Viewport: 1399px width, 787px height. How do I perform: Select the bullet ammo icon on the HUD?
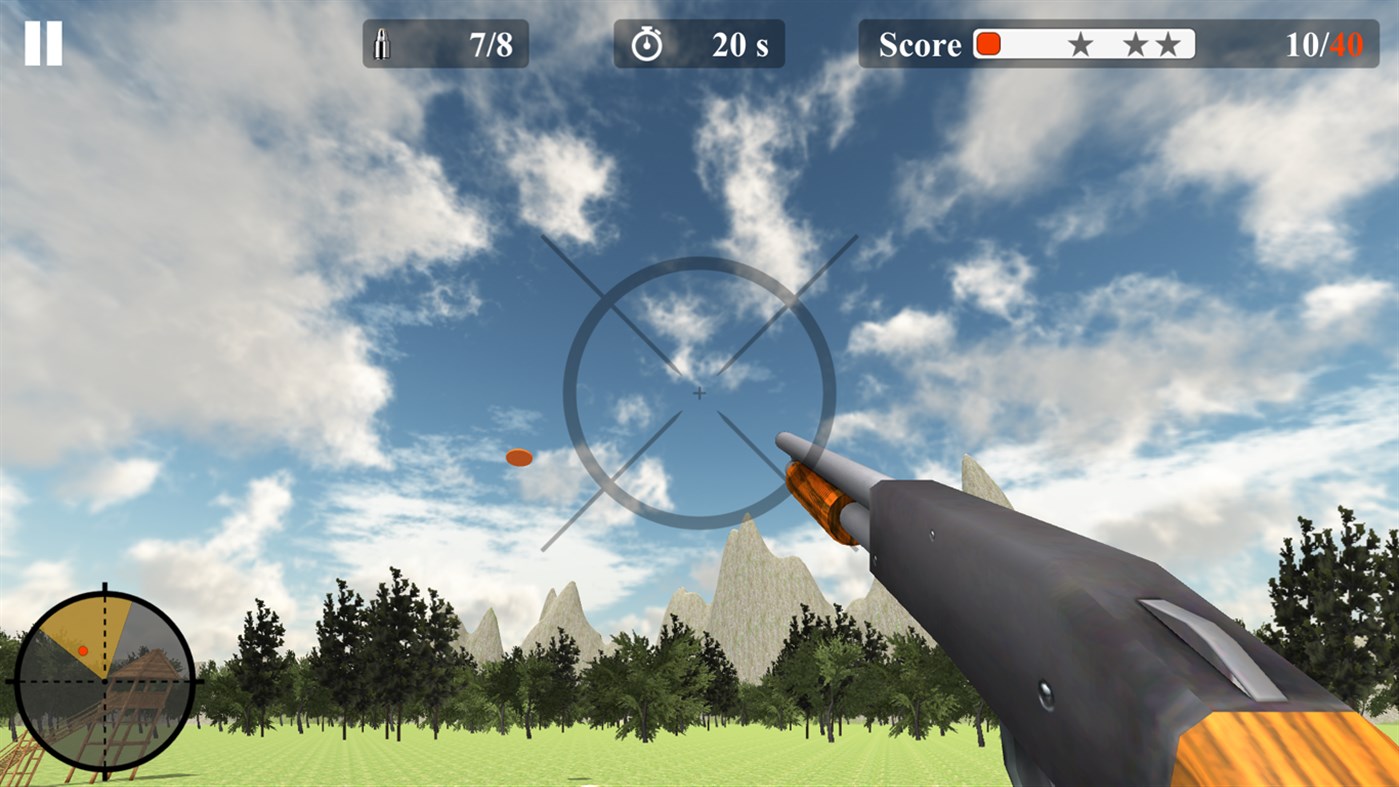click(383, 43)
